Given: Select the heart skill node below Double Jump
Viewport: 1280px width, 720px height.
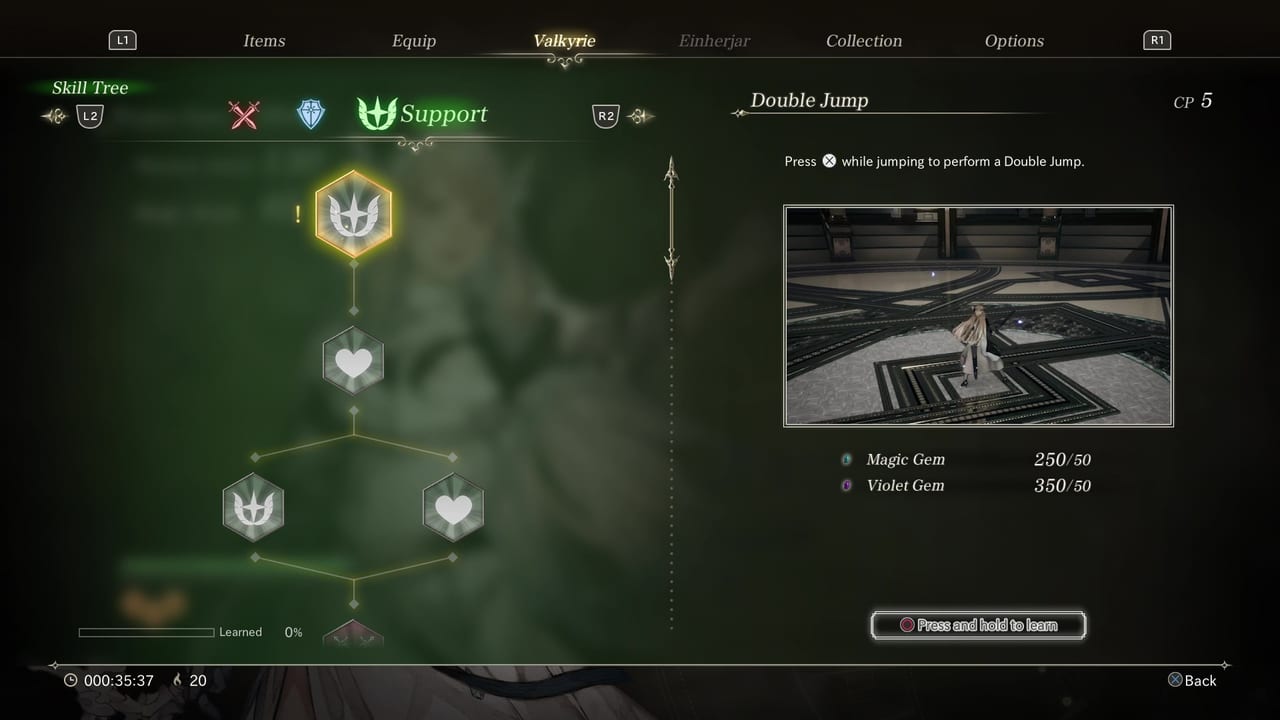Looking at the screenshot, I should click(354, 361).
